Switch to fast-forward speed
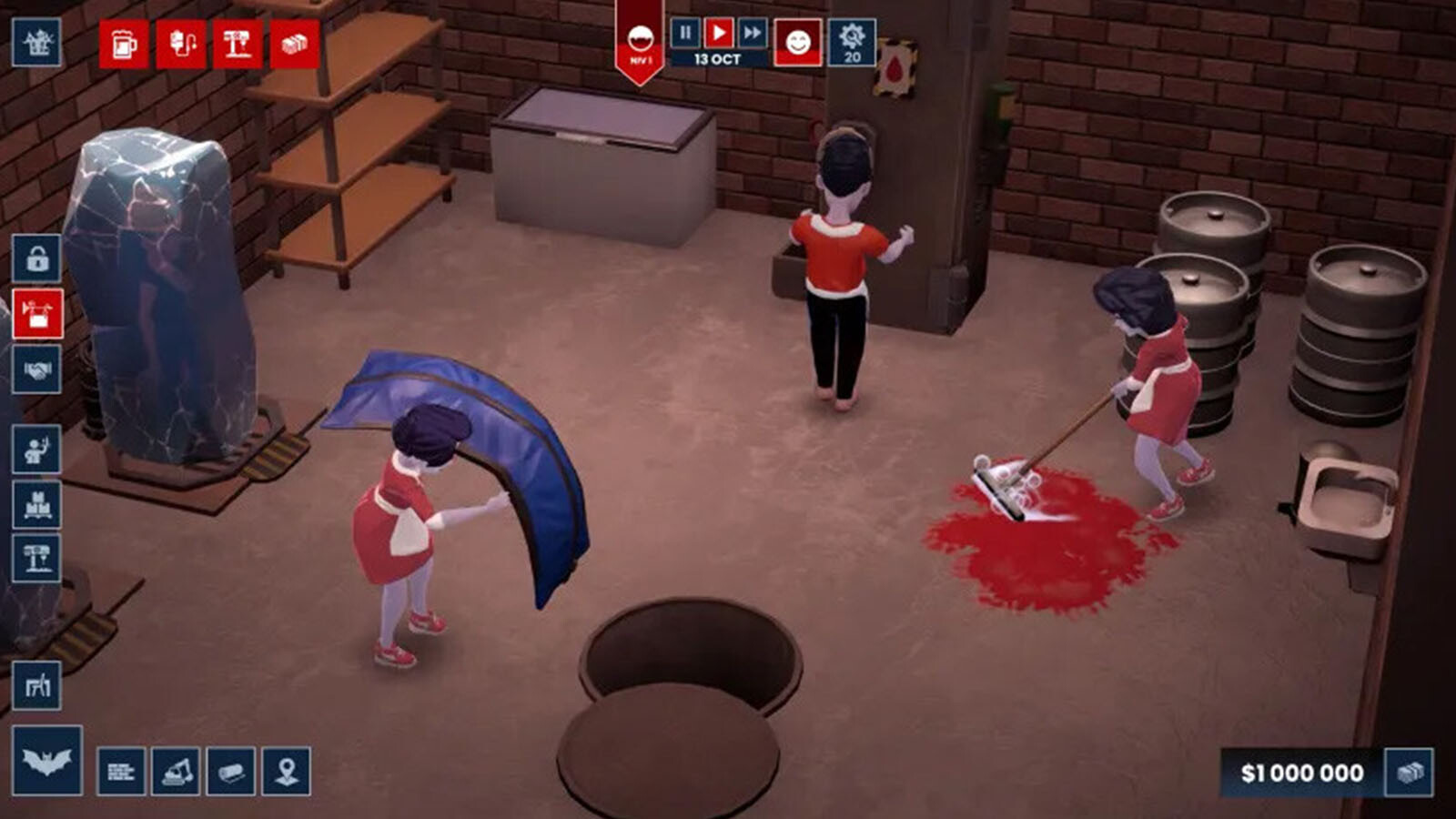1456x819 pixels. pos(753,34)
